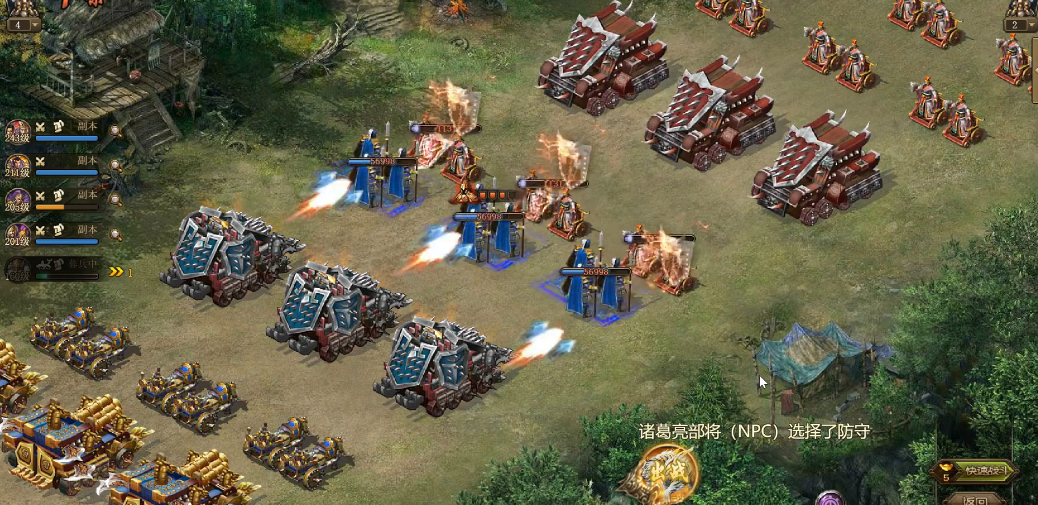The image size is (1038, 505).
Task: Open the attacker count dropdown showing 4
Action: (23, 24)
